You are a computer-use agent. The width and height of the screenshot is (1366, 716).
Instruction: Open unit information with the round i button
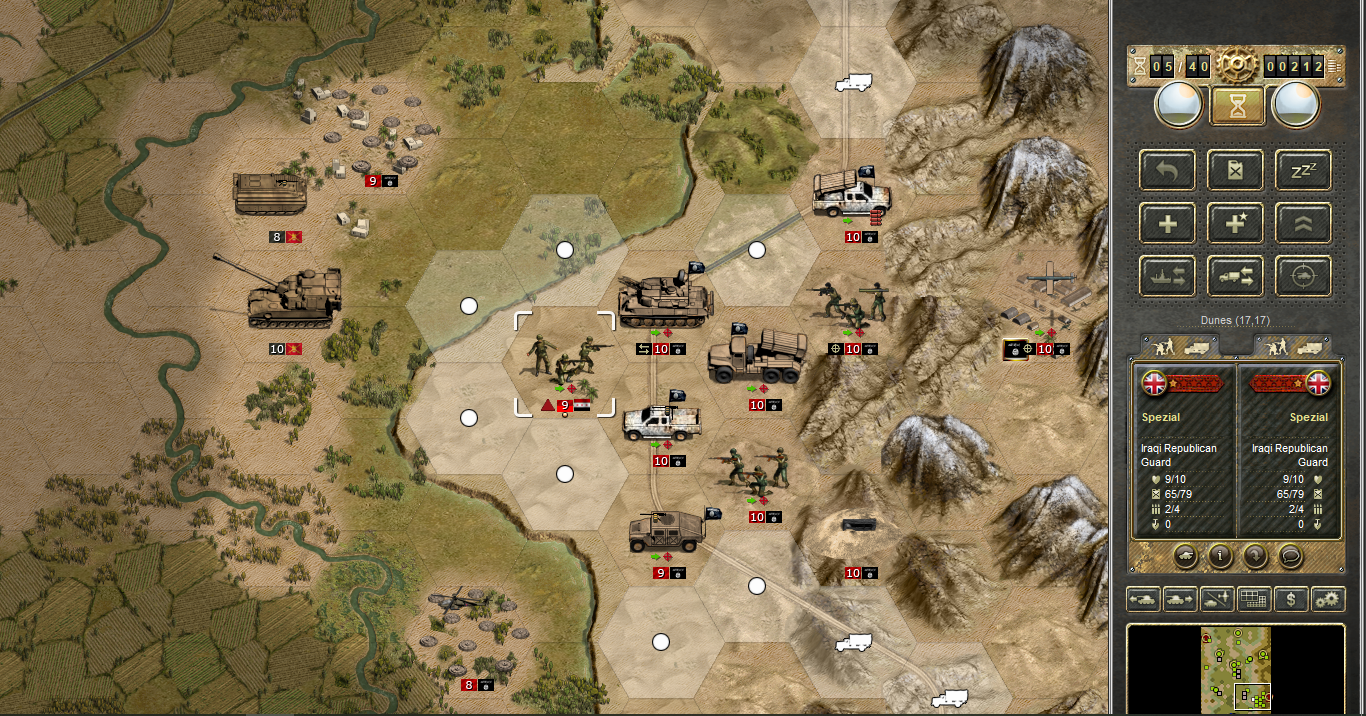1219,554
